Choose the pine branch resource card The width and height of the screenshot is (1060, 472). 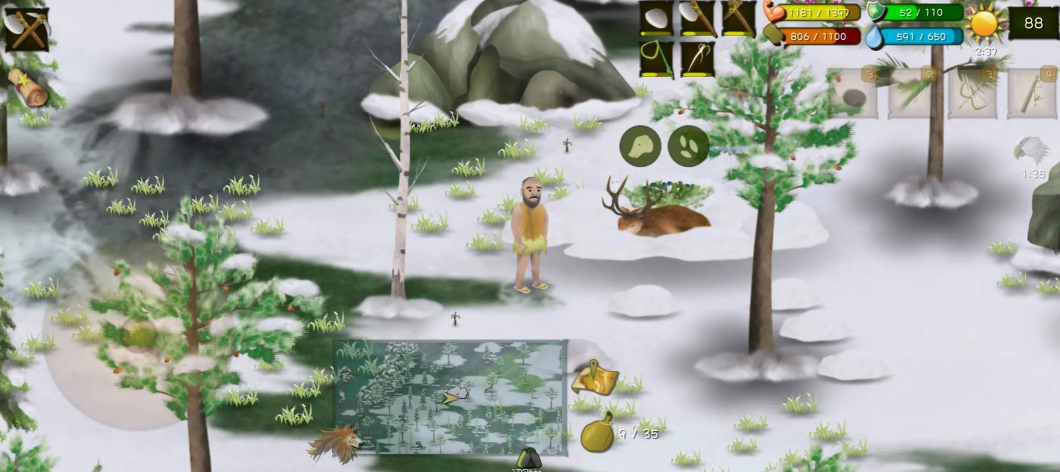click(912, 93)
